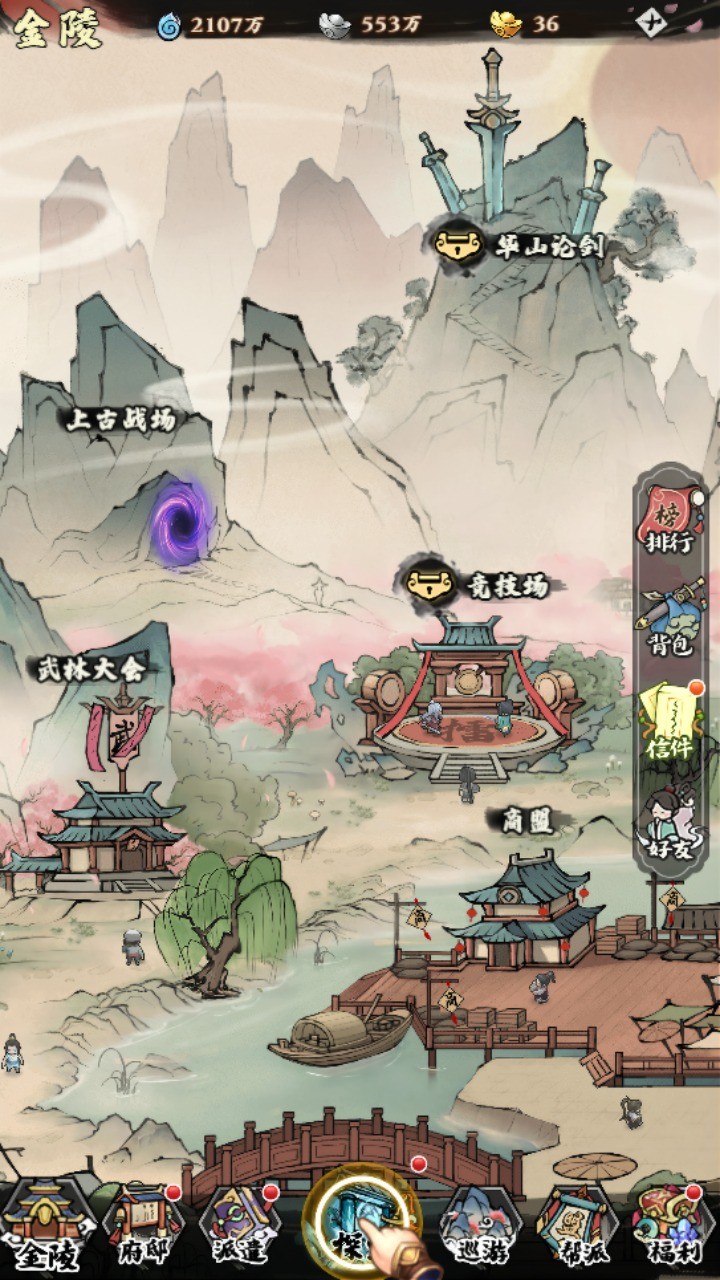Enter the 华山论剑 location
Image resolution: width=720 pixels, height=1280 pixels.
pos(522,244)
